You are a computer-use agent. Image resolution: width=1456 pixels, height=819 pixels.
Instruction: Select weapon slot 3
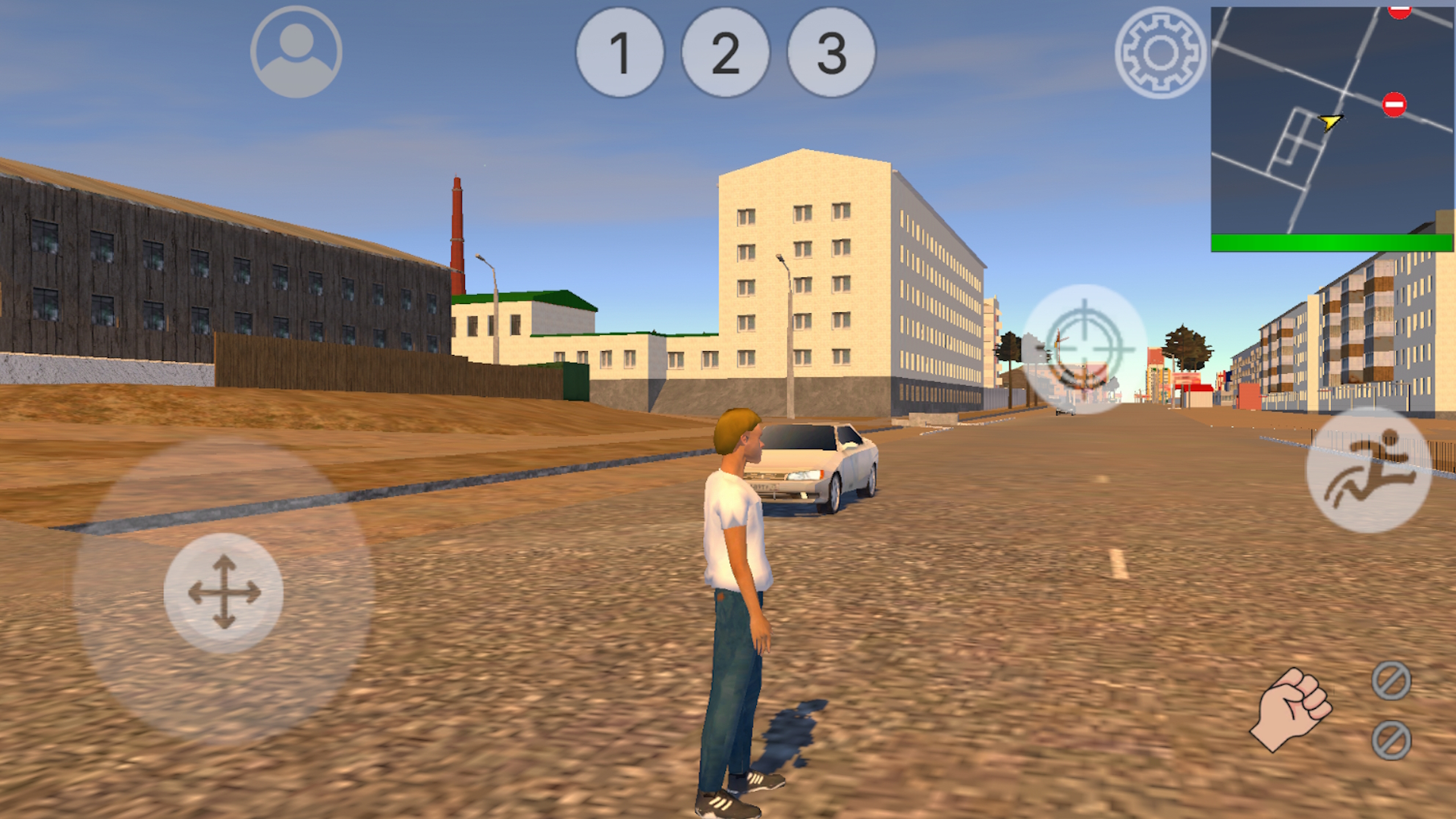tap(828, 55)
